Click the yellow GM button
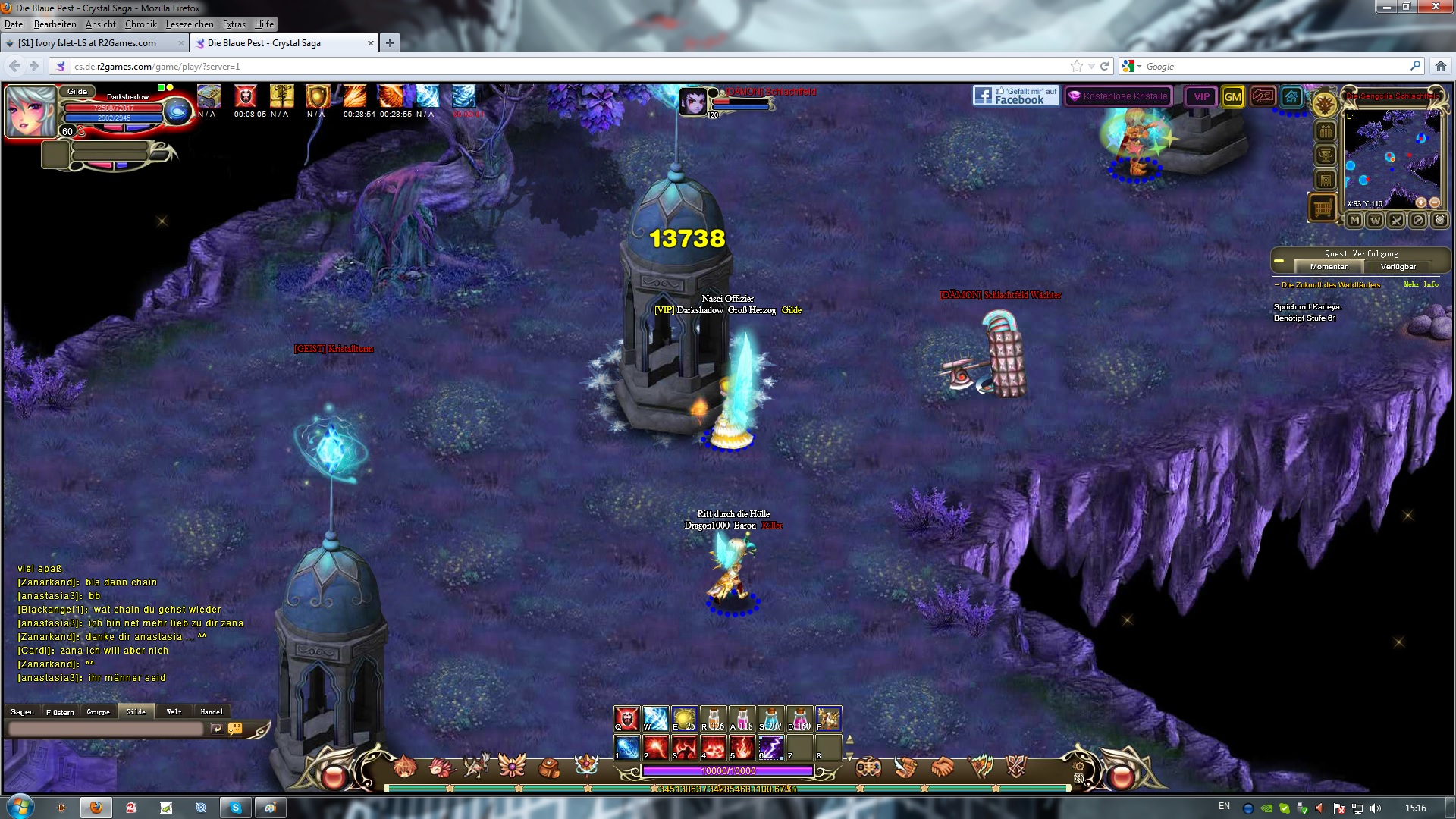The width and height of the screenshot is (1456, 819). click(x=1233, y=96)
